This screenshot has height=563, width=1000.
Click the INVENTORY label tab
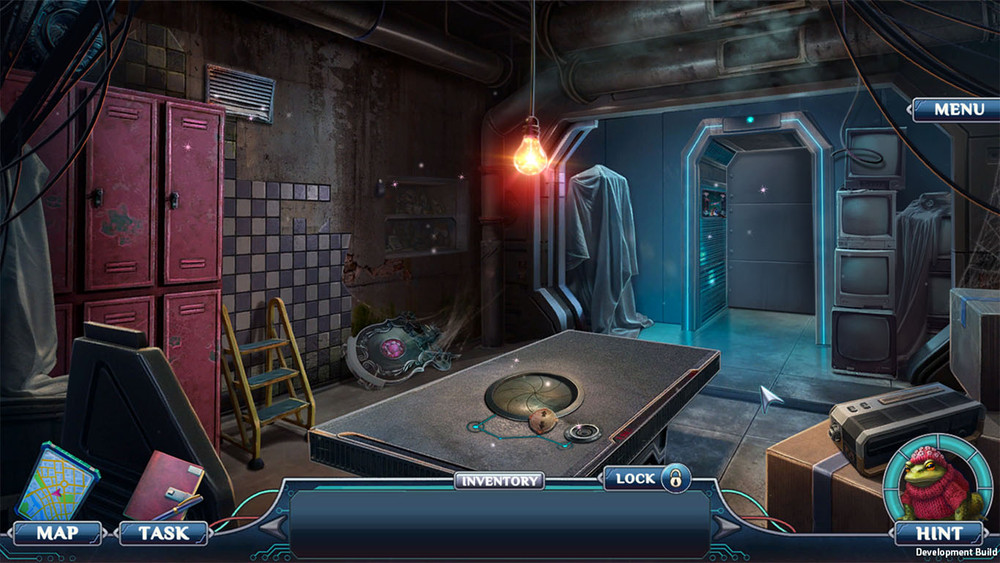[x=499, y=481]
